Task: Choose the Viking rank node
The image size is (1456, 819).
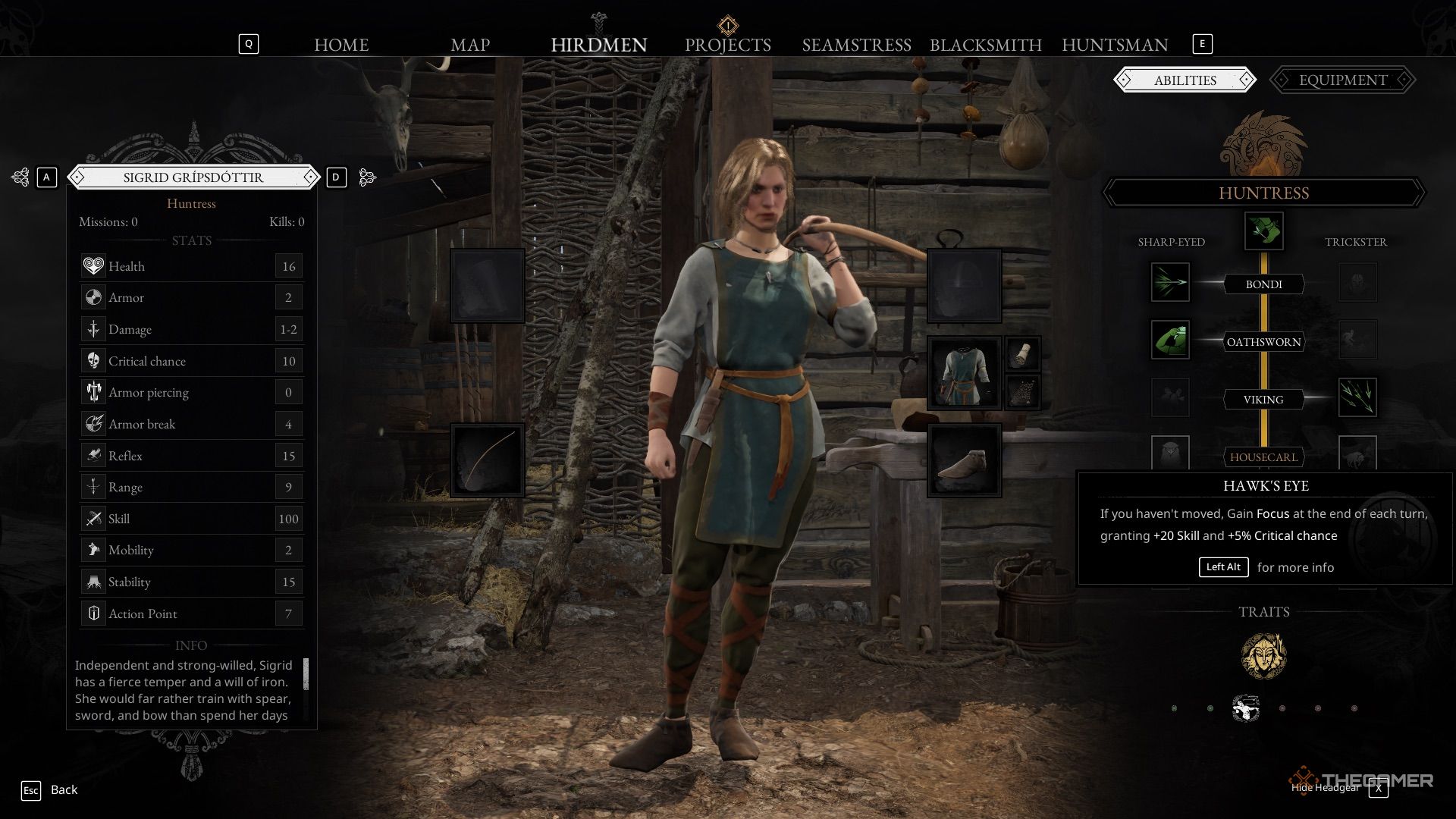Action: [1263, 400]
